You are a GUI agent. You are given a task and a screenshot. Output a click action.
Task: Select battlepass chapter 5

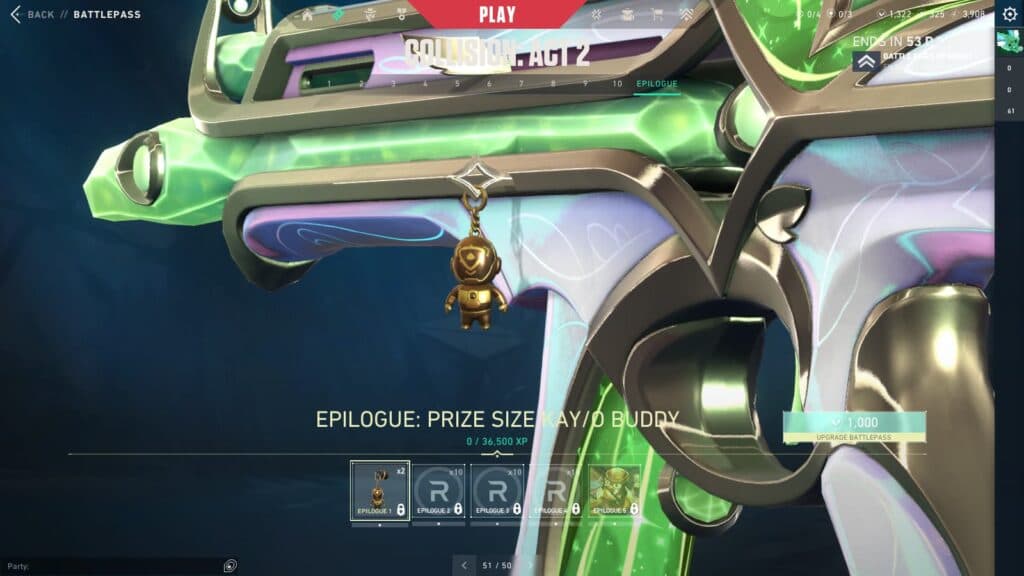tap(457, 84)
